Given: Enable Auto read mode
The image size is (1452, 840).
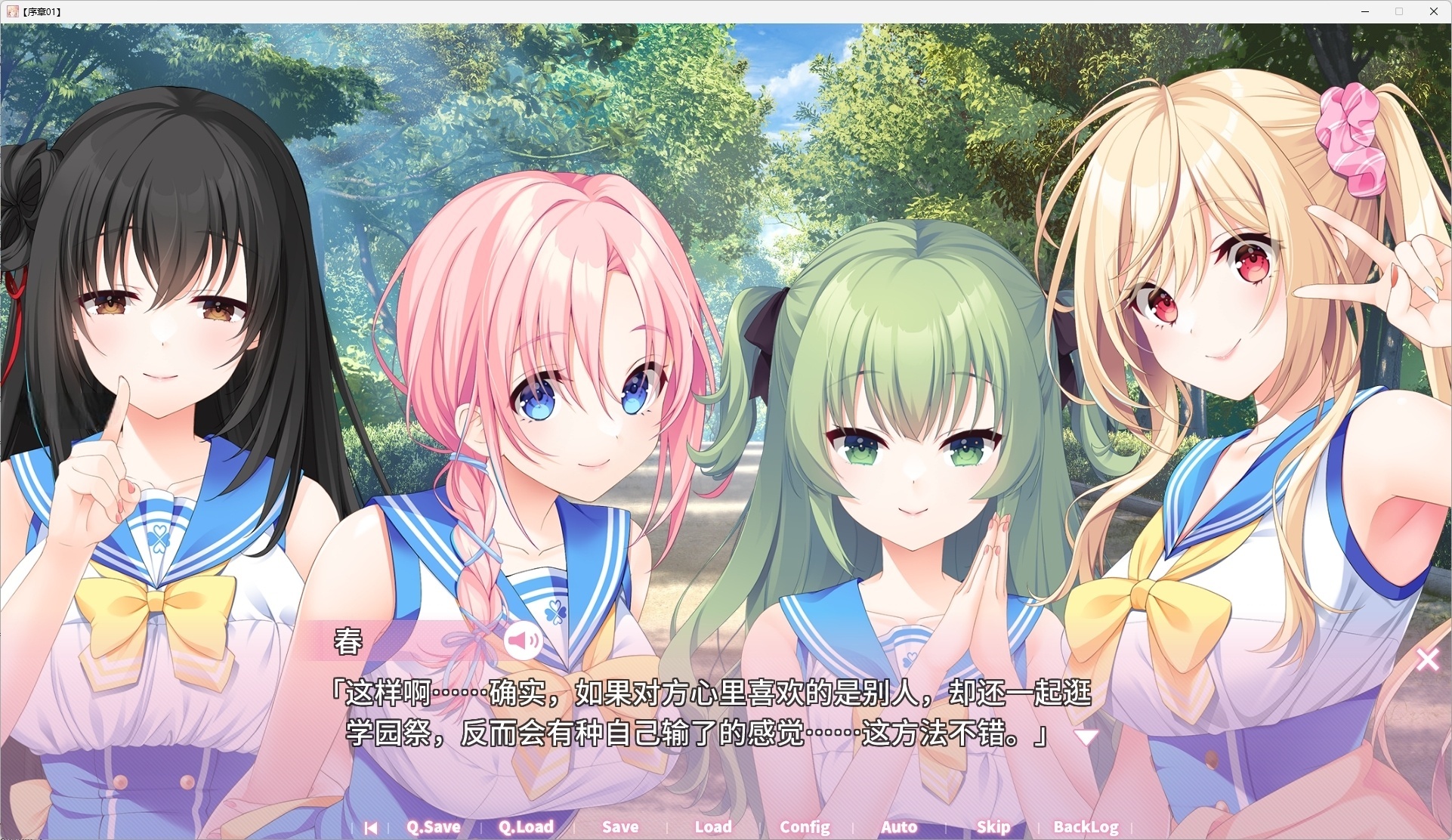Looking at the screenshot, I should (x=898, y=827).
